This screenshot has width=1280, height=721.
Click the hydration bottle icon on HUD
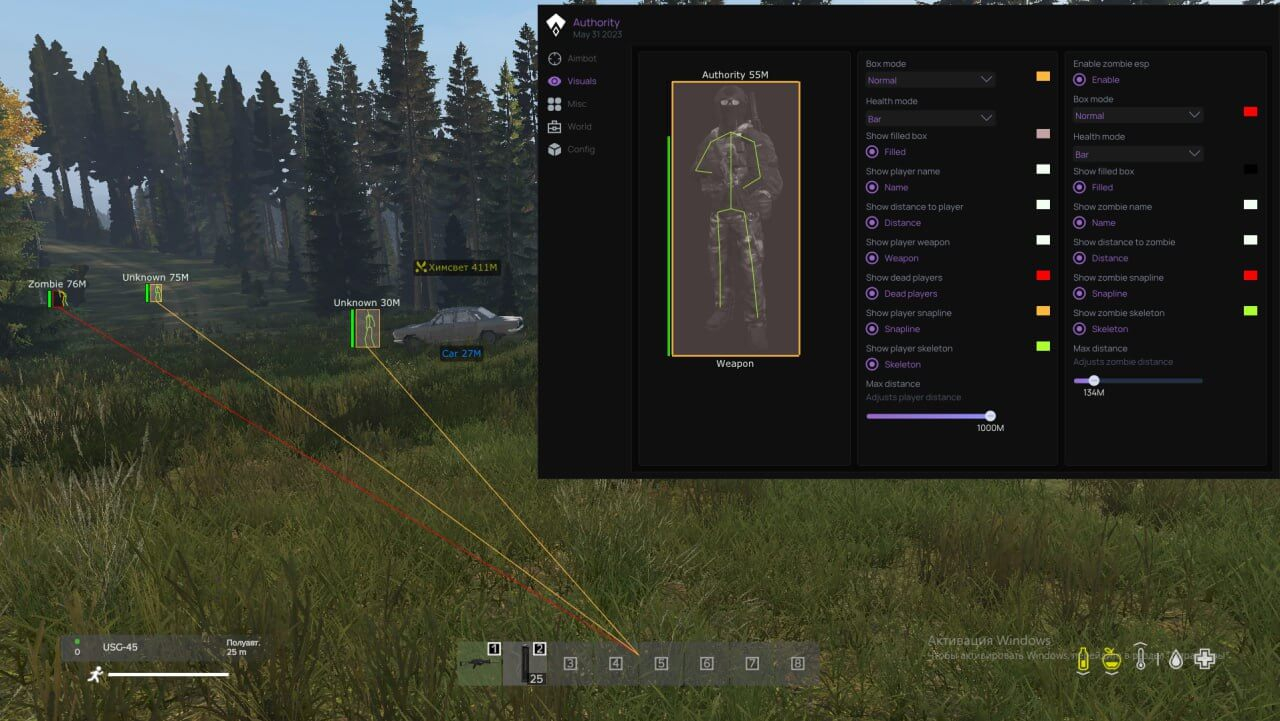pyautogui.click(x=1083, y=659)
